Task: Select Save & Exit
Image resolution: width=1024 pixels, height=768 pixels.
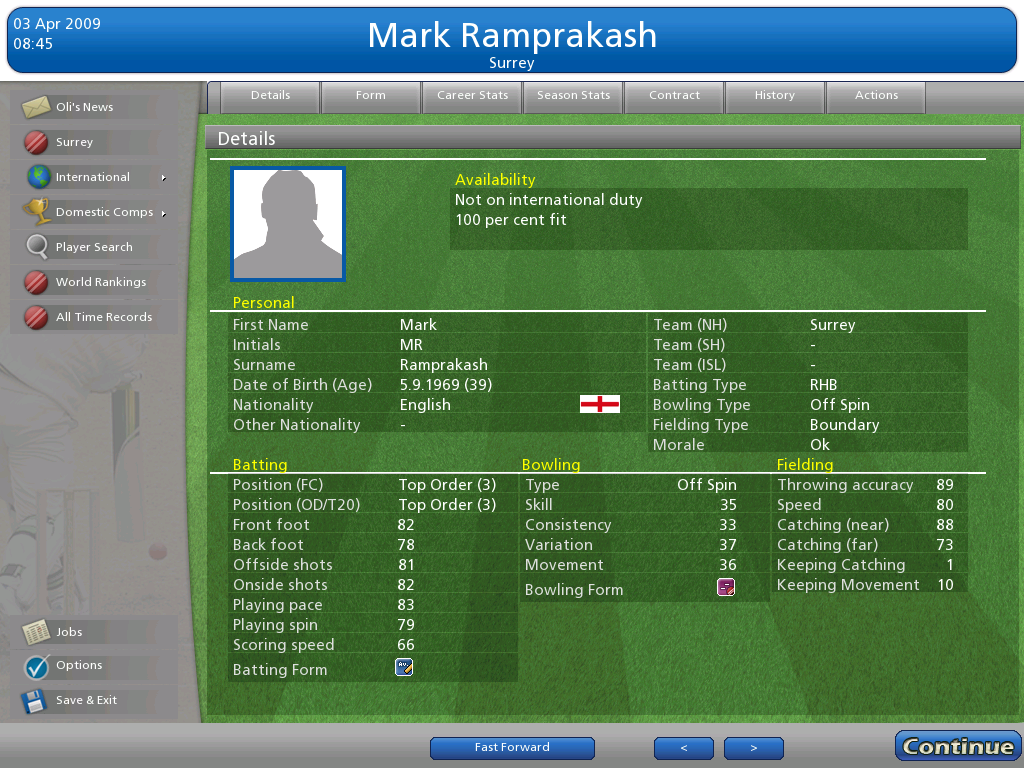Action: (86, 700)
